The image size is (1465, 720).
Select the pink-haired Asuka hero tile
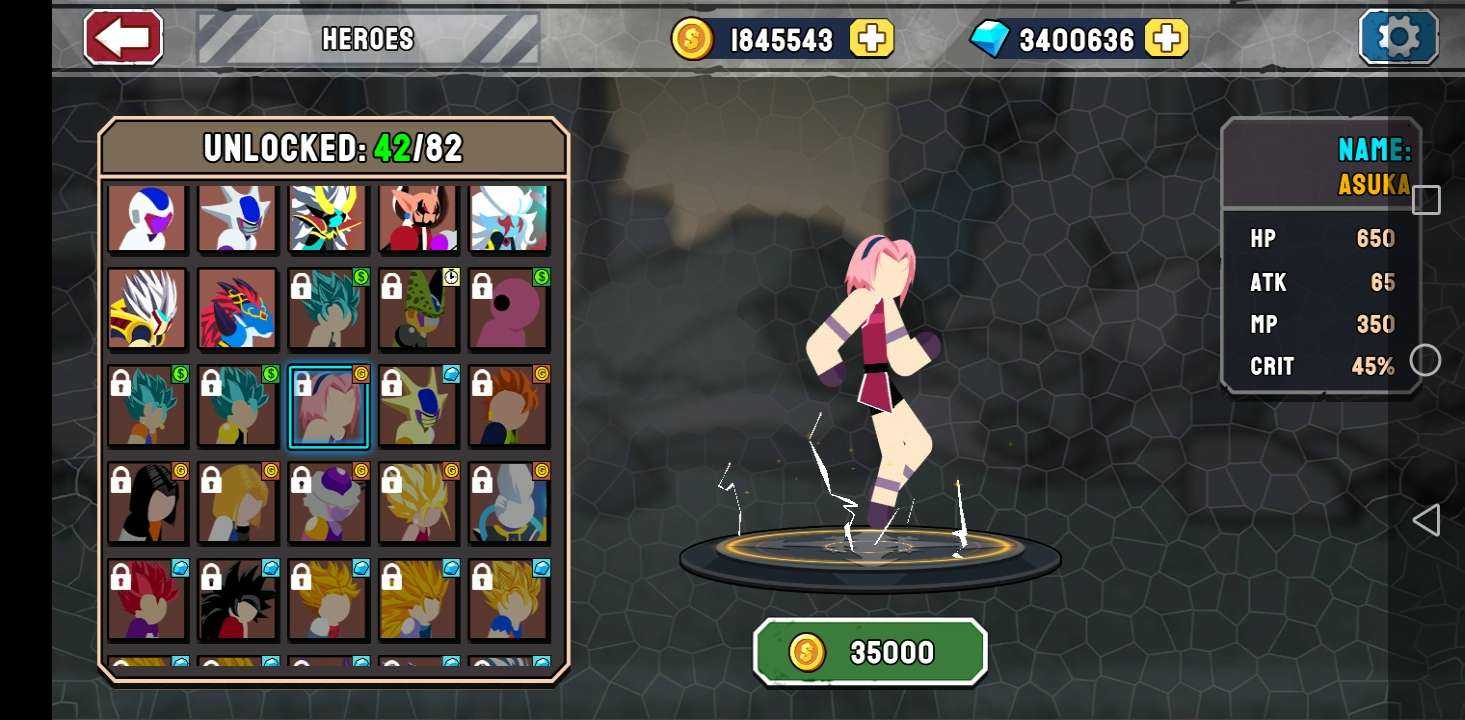click(328, 407)
